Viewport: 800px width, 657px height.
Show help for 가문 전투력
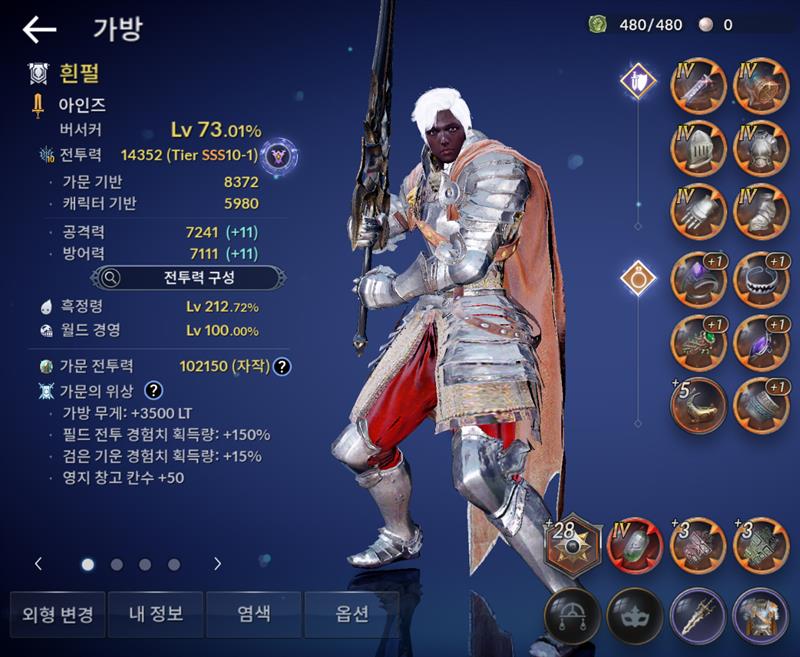point(283,366)
